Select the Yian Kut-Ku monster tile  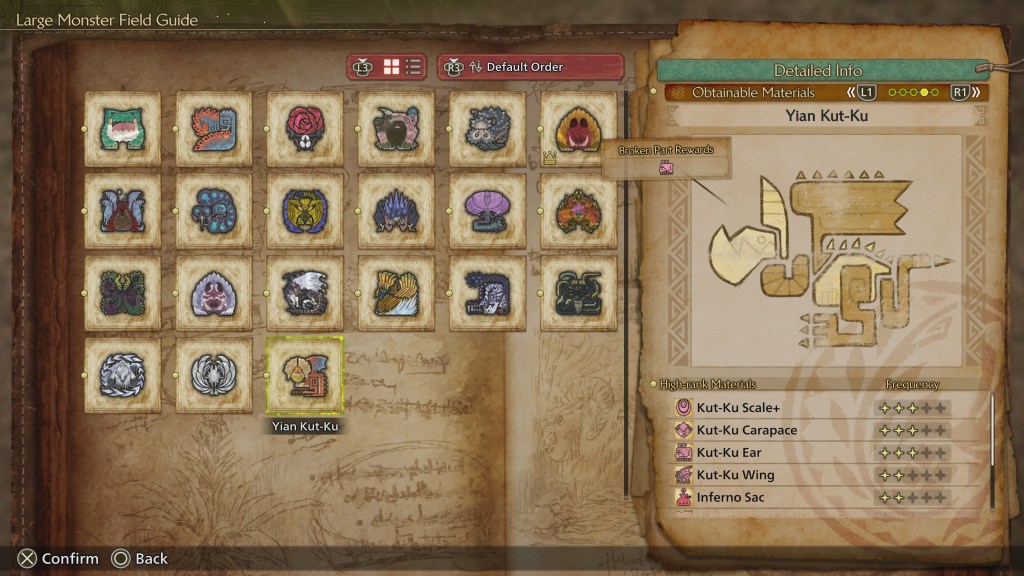tap(305, 375)
